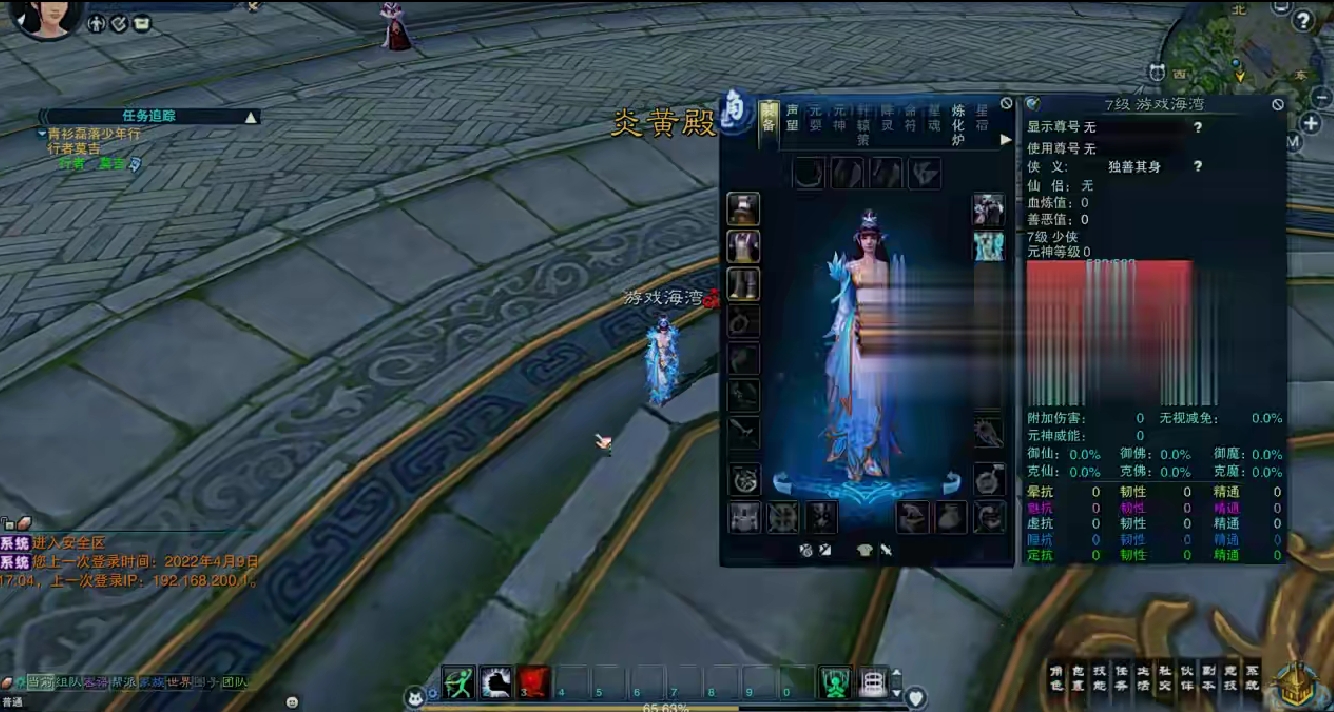
Task: Open help with top-right question mark
Action: (x=1302, y=21)
